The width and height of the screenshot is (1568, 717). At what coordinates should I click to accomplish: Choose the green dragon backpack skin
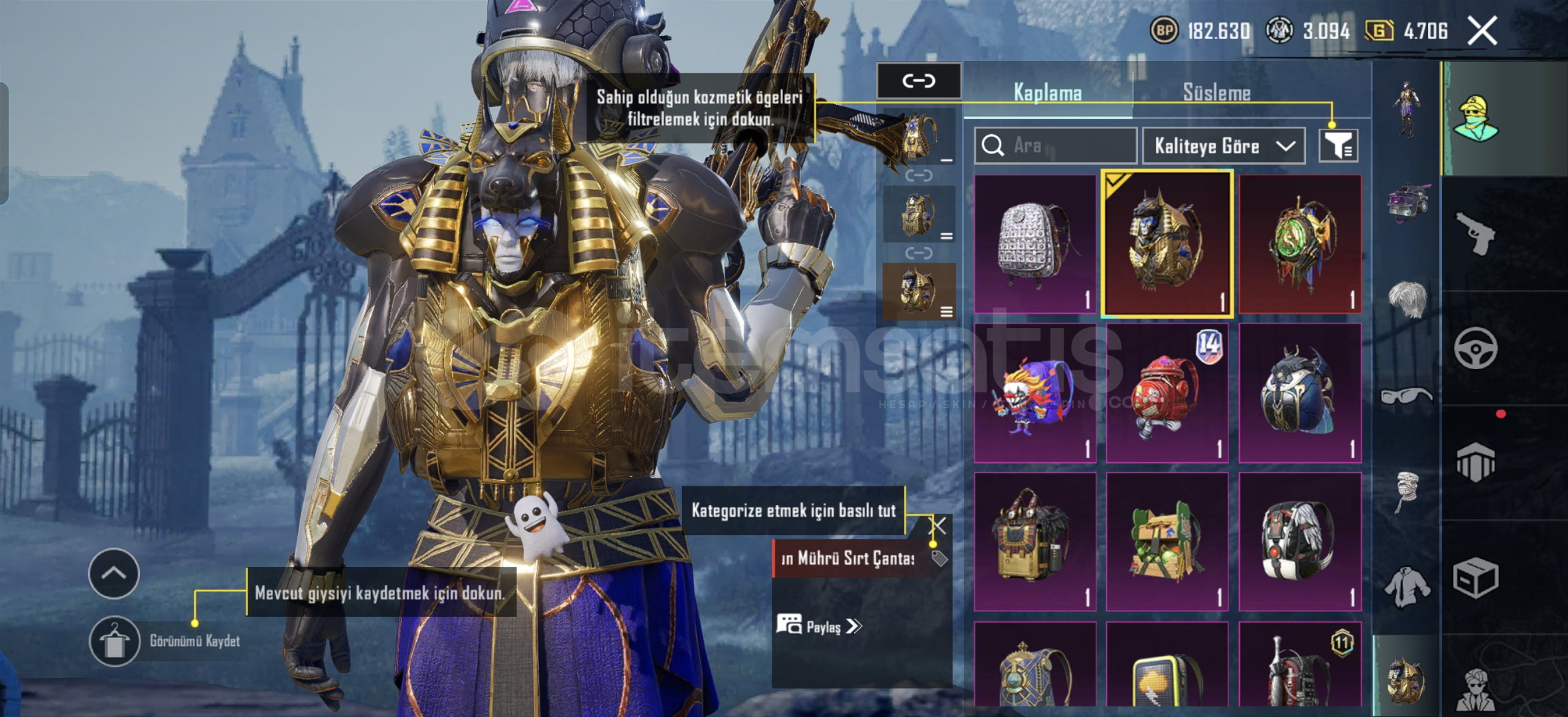point(1300,244)
